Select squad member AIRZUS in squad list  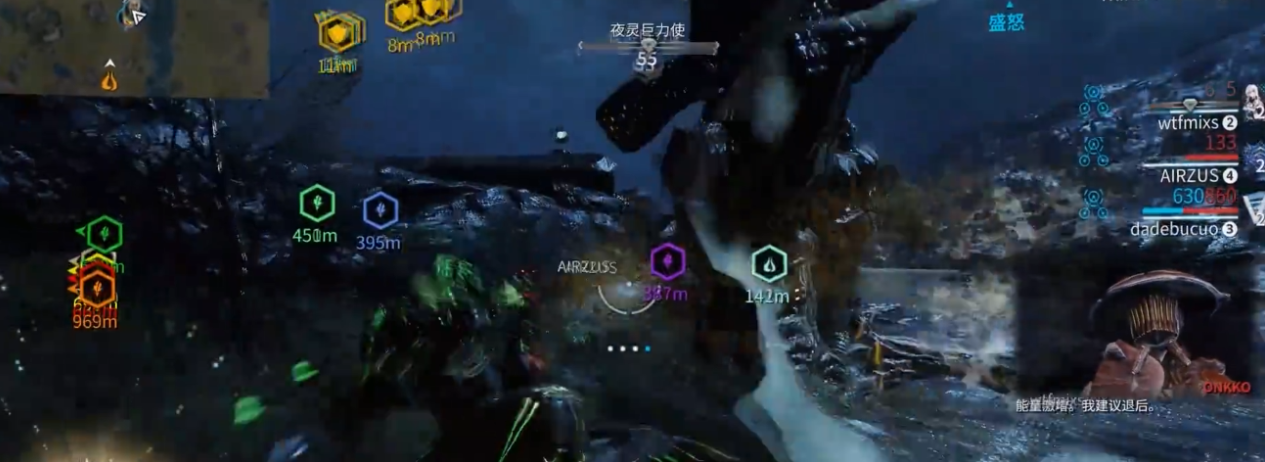pyautogui.click(x=1186, y=175)
